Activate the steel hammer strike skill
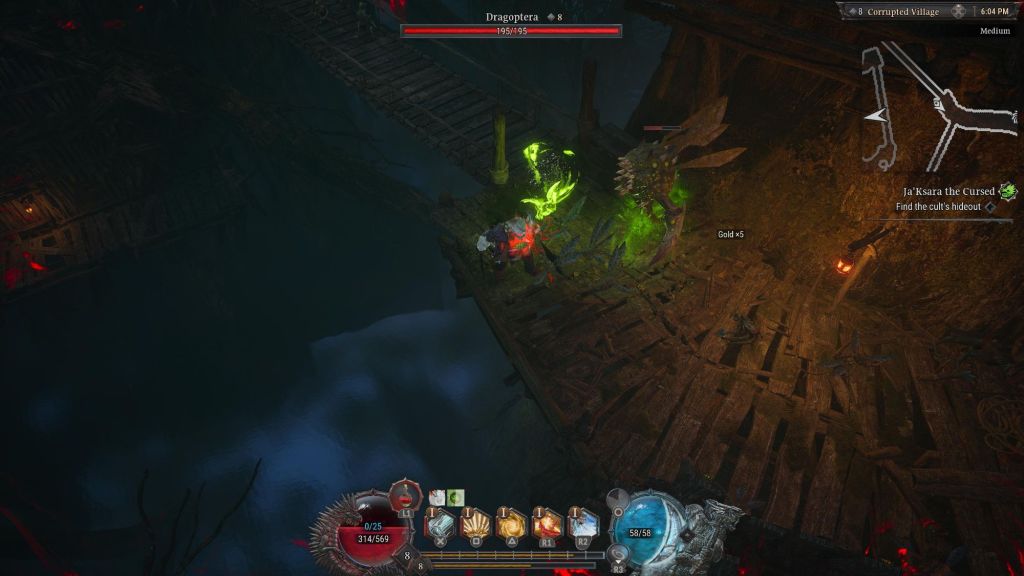 [440, 524]
